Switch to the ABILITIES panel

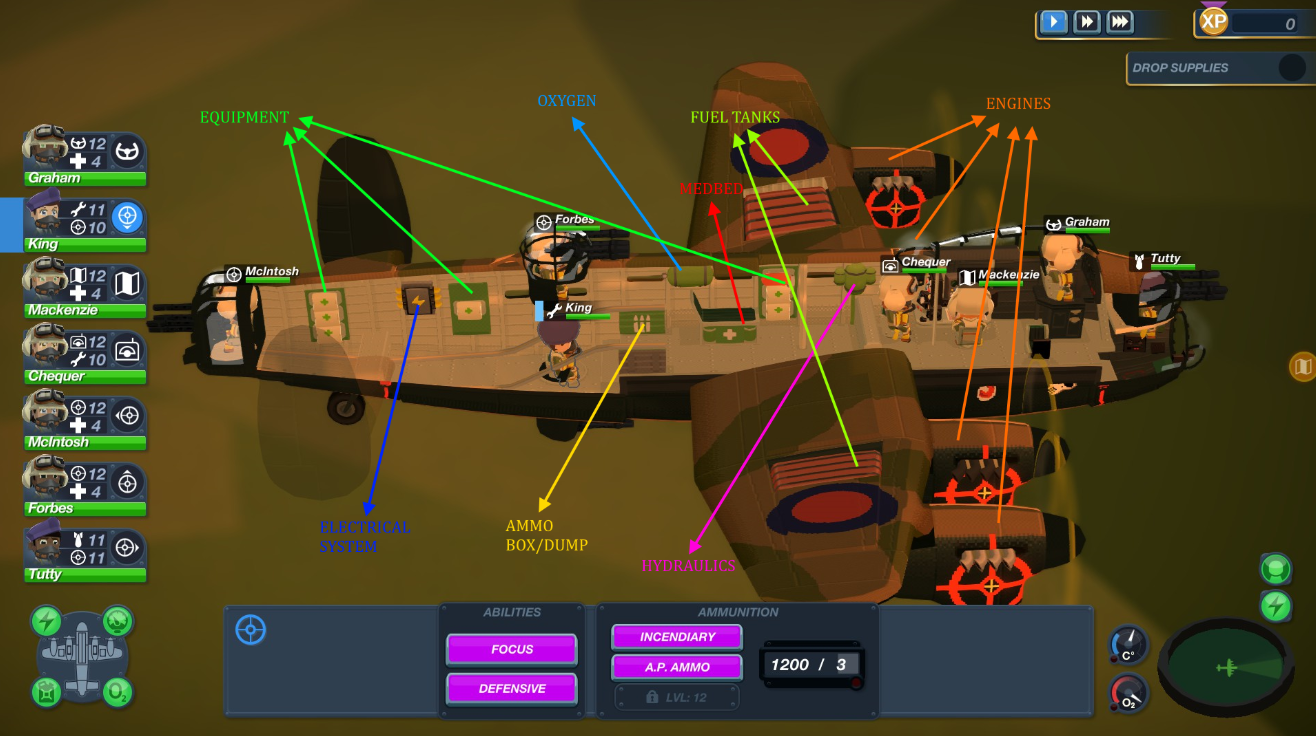click(510, 612)
